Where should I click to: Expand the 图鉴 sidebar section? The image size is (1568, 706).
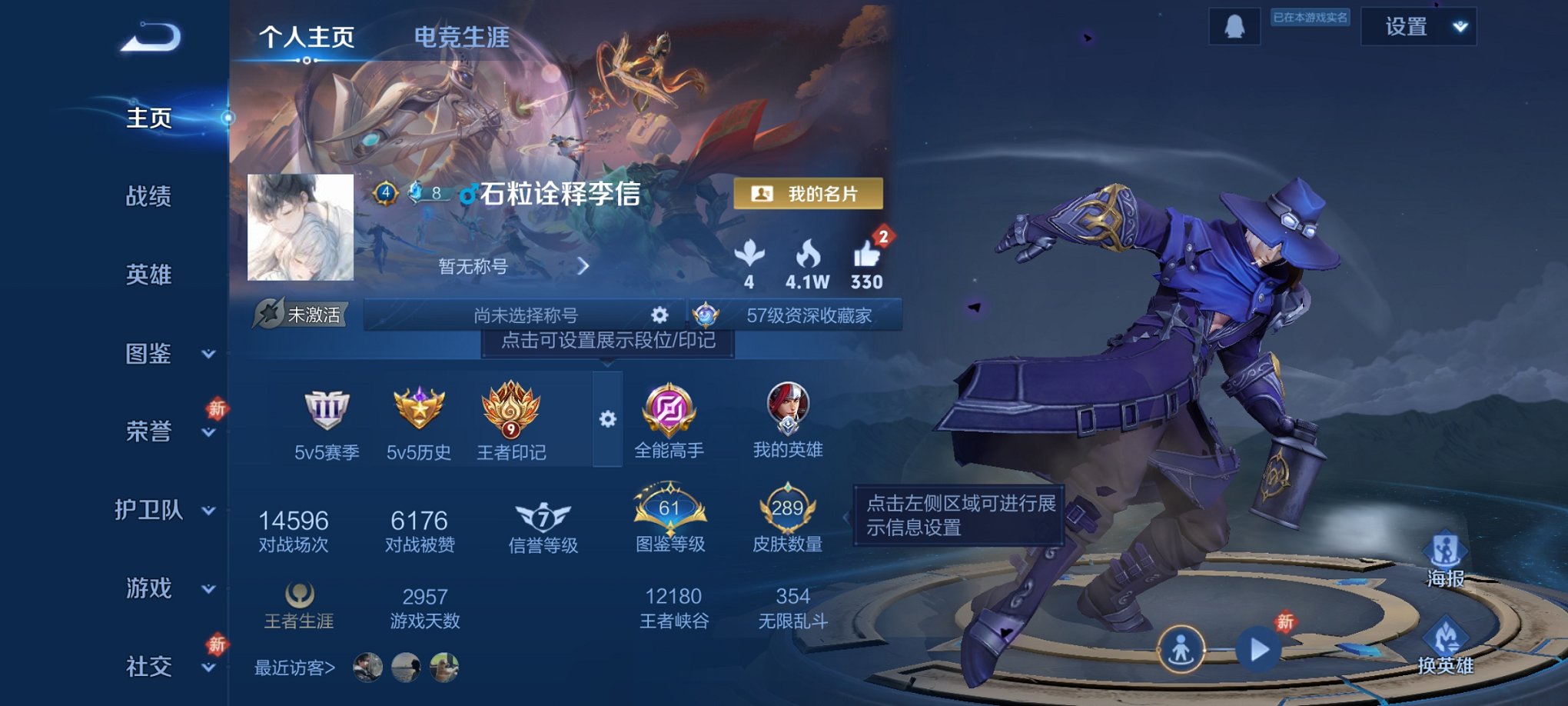click(150, 355)
